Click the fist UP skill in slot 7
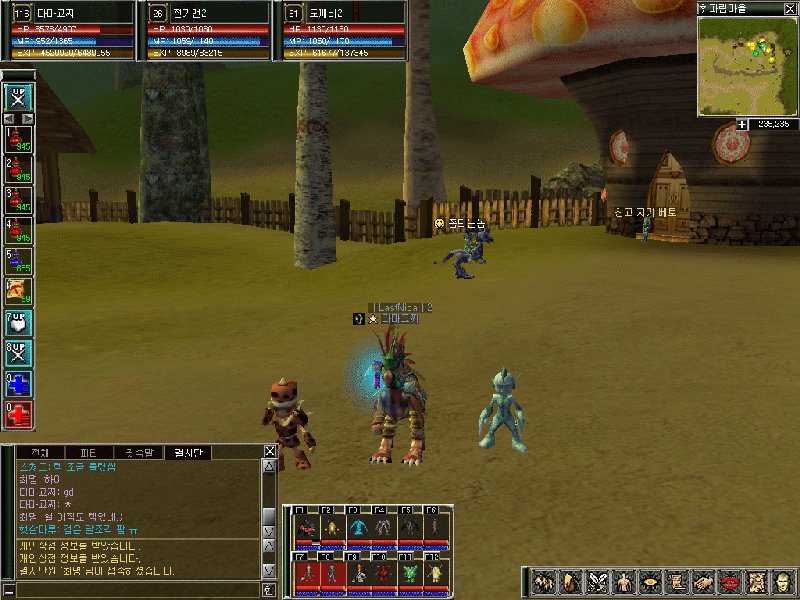Screen dimensions: 800x600 (19, 323)
